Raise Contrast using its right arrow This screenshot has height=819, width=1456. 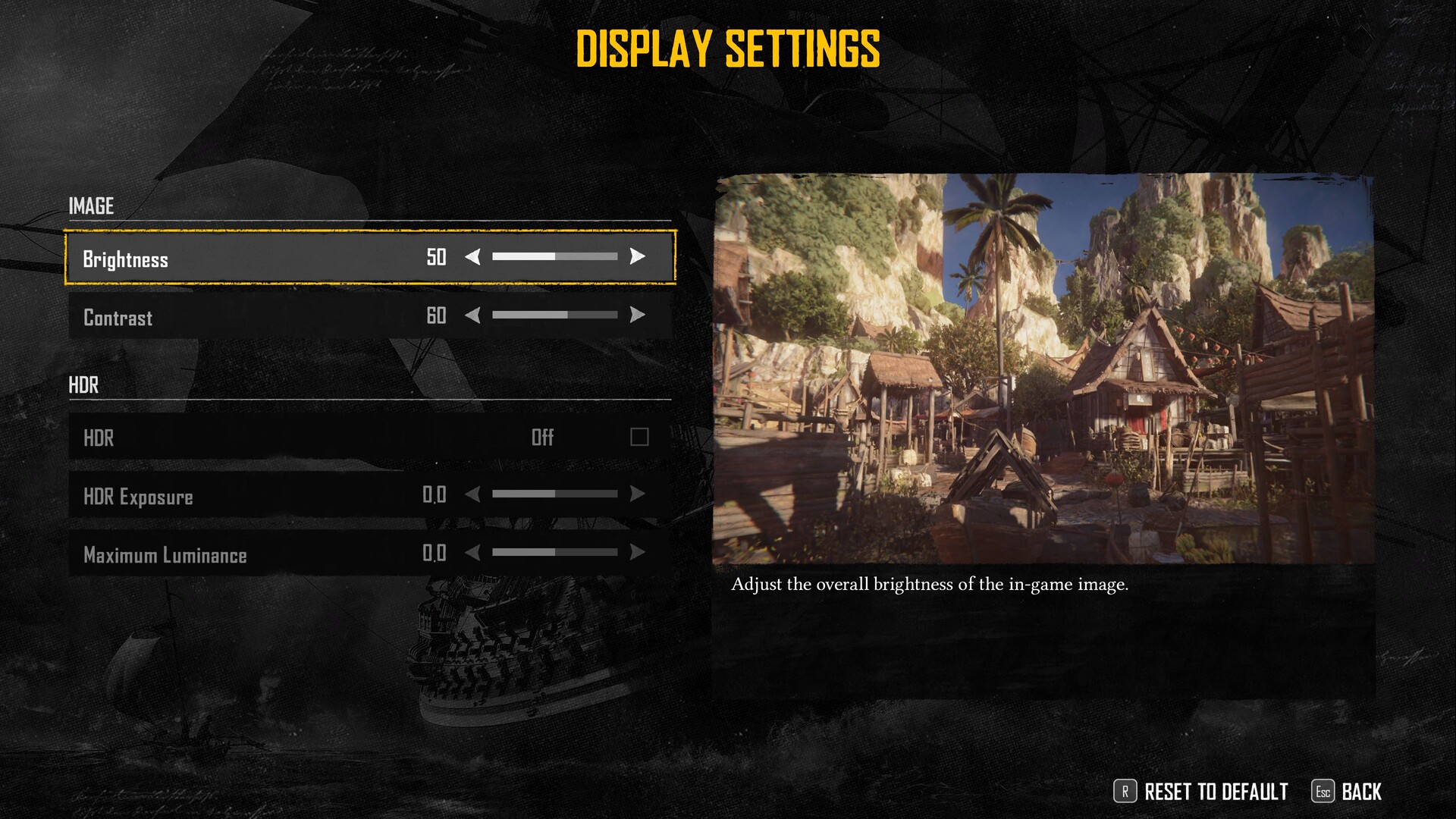pos(638,315)
